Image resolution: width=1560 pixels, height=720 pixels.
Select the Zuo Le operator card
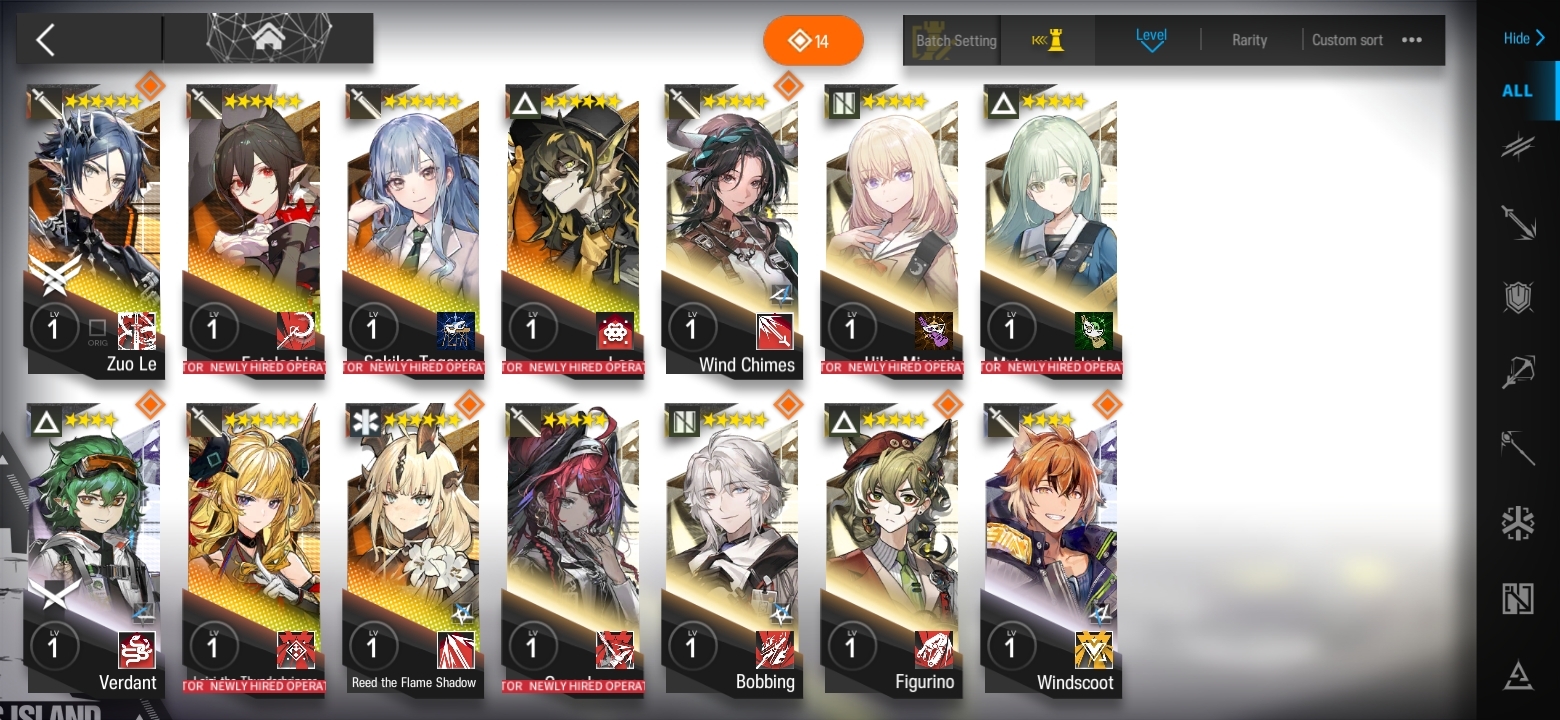95,230
